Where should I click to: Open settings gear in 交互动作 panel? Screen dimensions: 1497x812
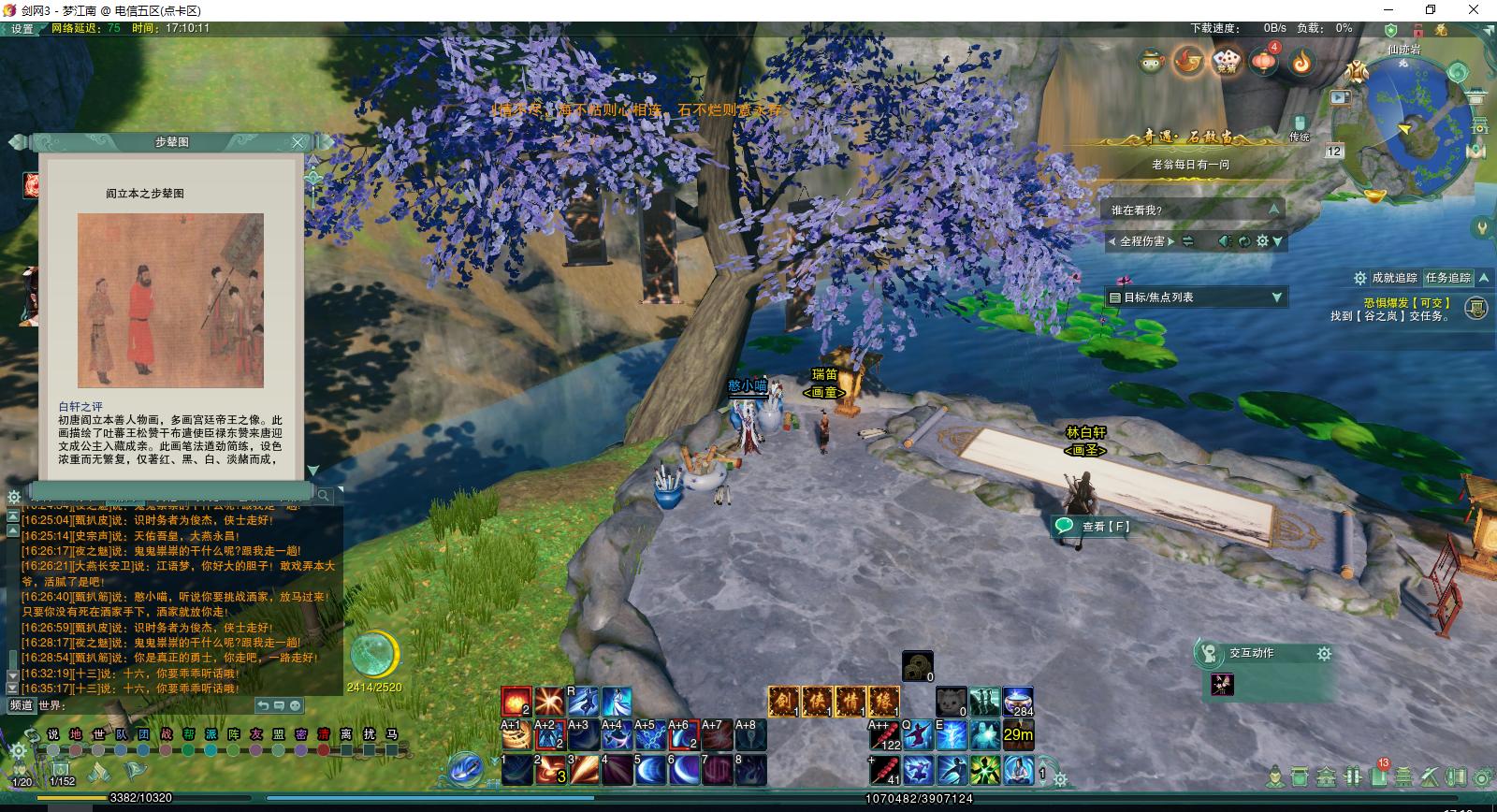click(x=1324, y=654)
